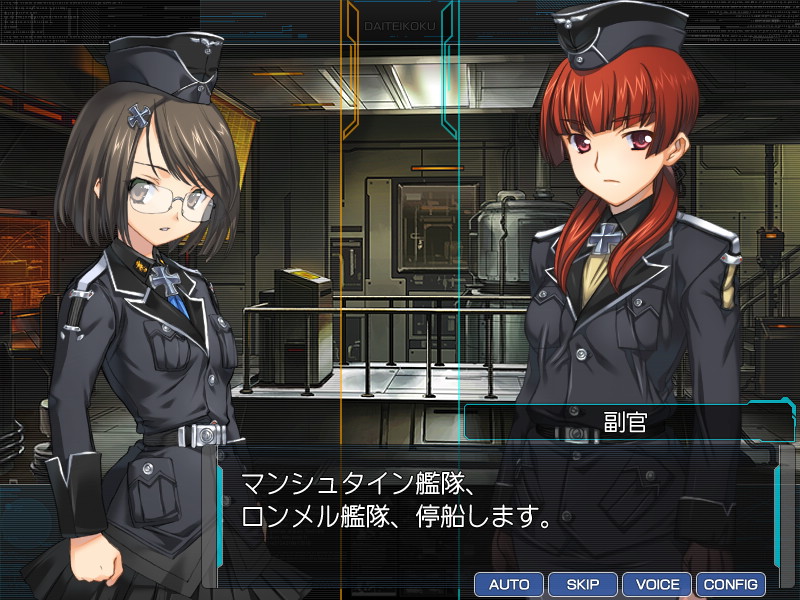
Task: Enable AUTO text advance mode
Action: tap(509, 584)
